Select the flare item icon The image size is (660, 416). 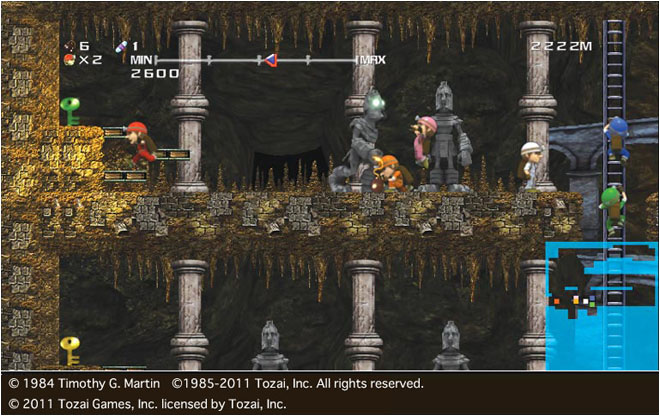[122, 45]
